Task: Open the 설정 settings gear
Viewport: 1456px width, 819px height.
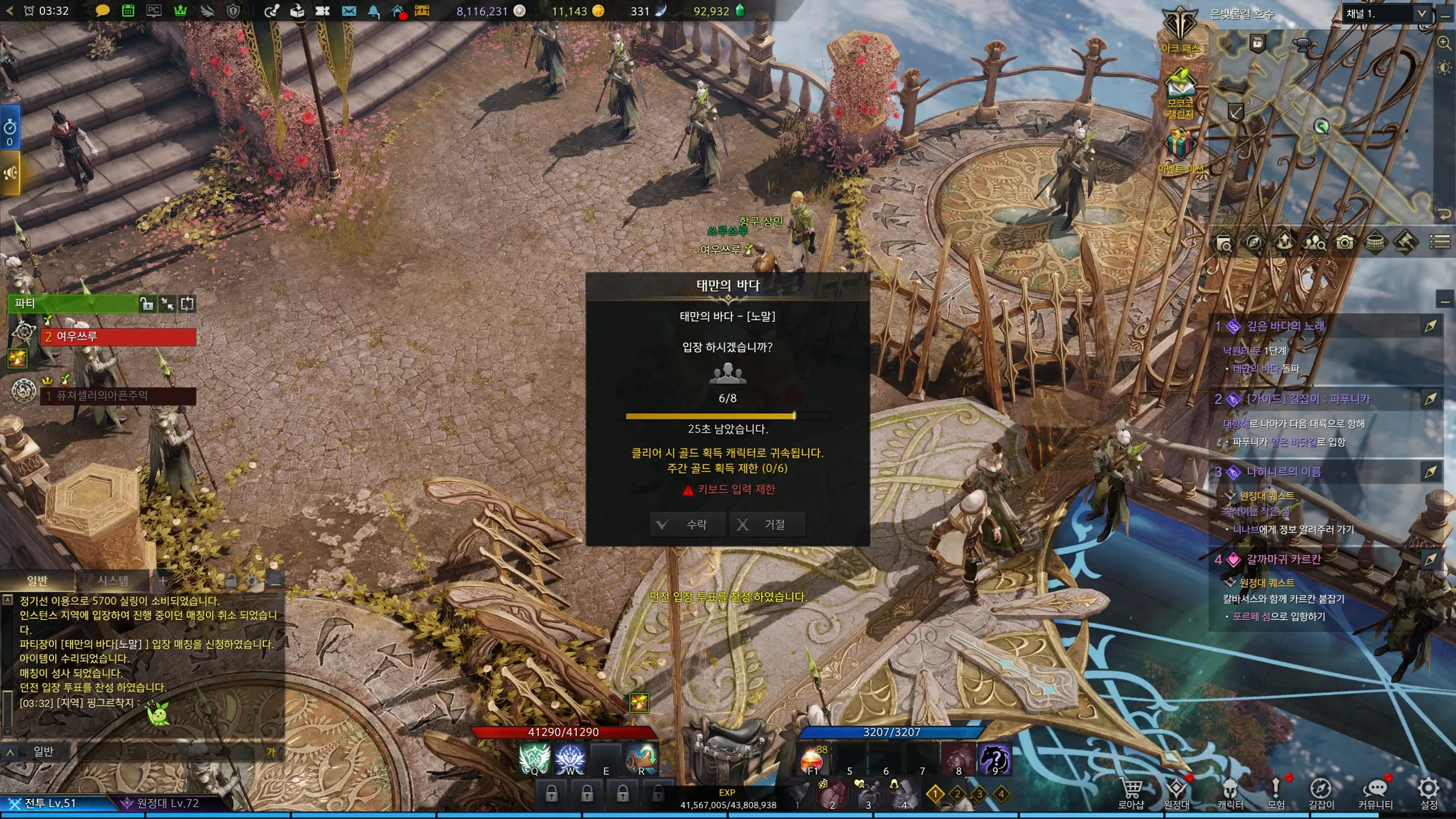Action: (x=1428, y=793)
